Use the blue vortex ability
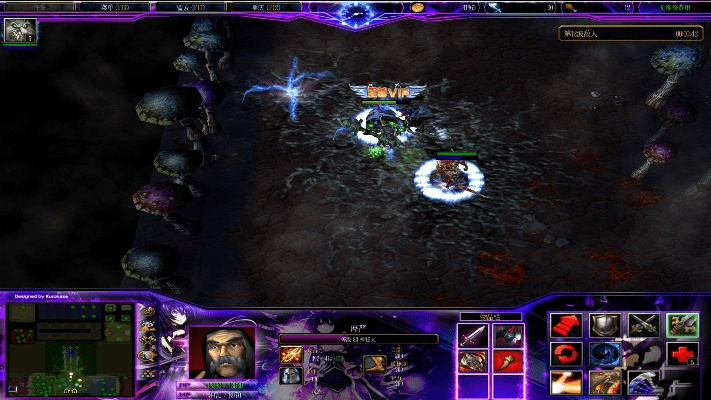Screen dimensions: 711x400 point(604,354)
